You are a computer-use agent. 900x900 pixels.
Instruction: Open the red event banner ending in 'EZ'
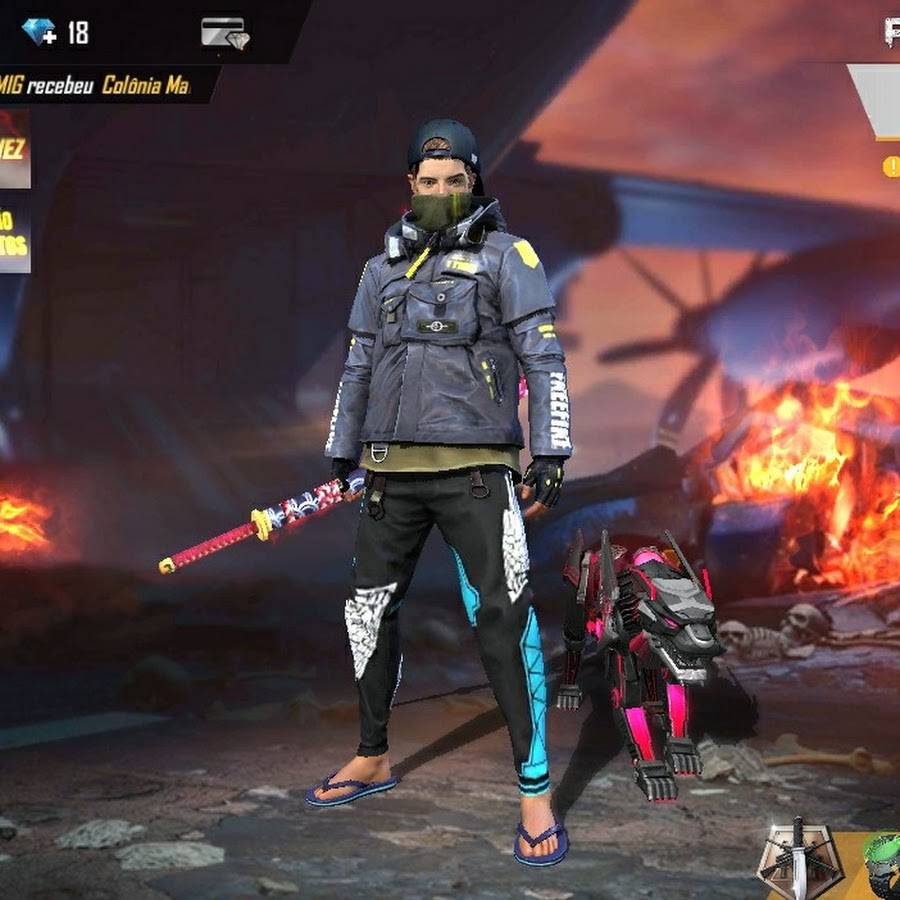(14, 150)
